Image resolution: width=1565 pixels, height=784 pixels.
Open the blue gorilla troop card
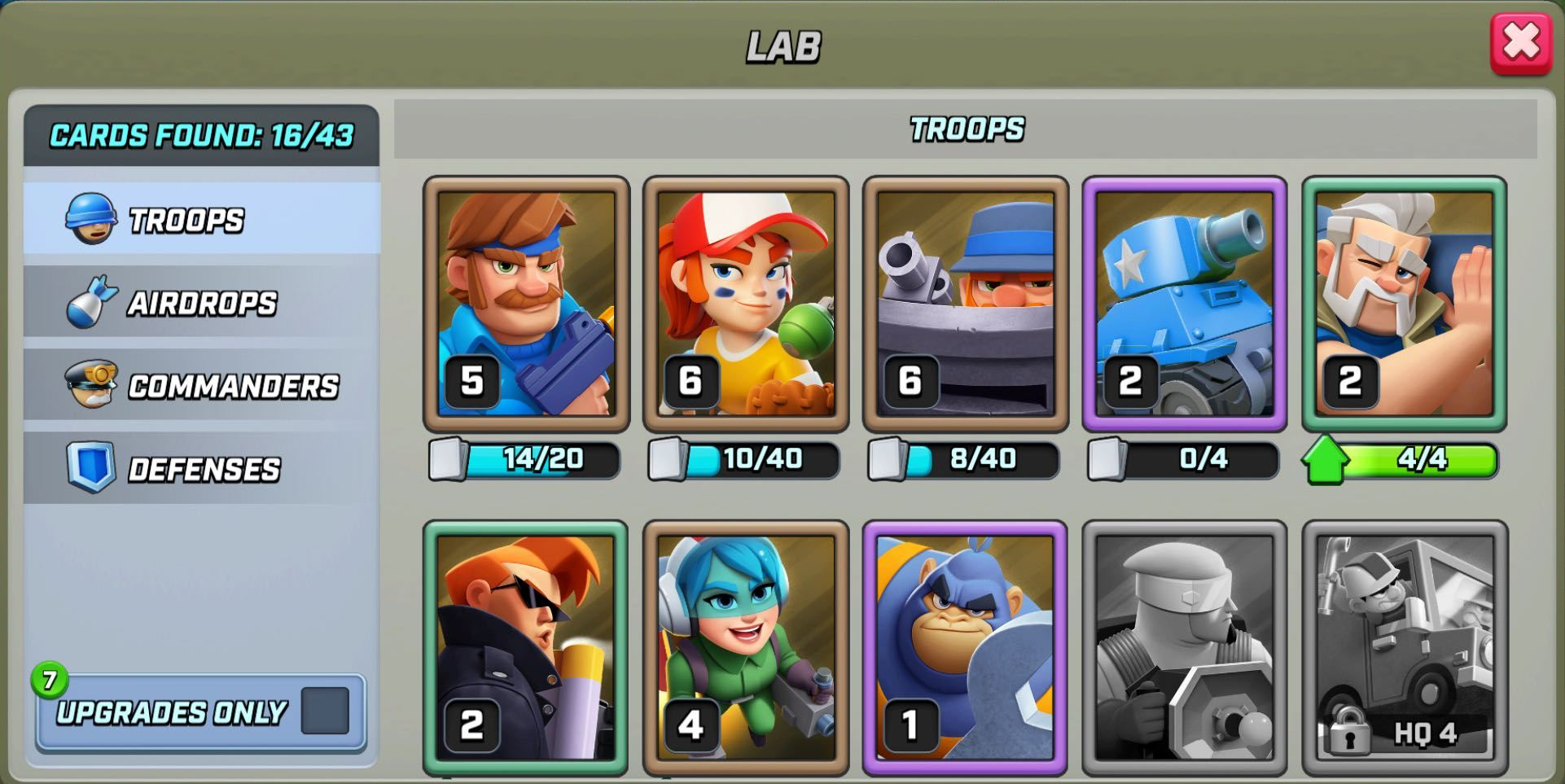pos(966,647)
